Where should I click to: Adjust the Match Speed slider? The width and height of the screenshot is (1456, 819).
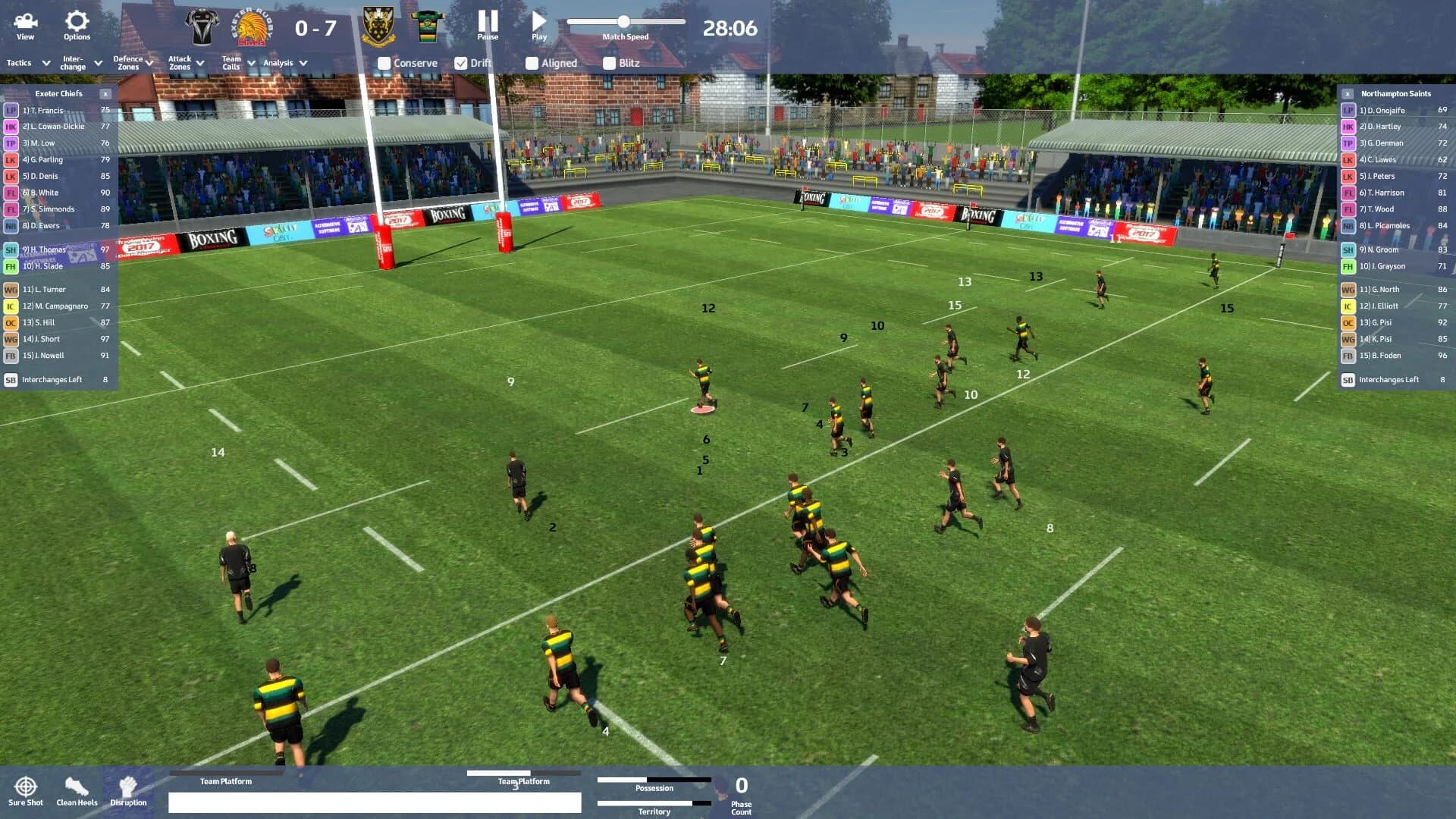[623, 22]
